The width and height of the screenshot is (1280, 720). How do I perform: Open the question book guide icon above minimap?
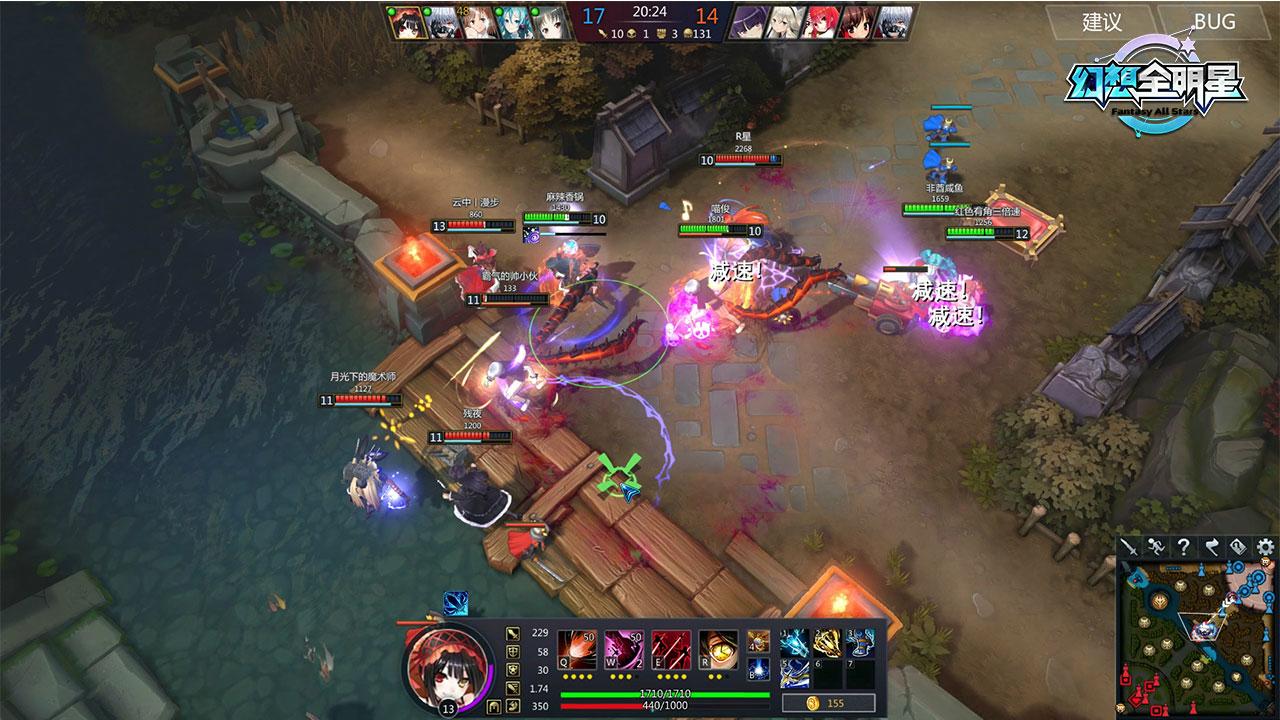tap(1237, 546)
